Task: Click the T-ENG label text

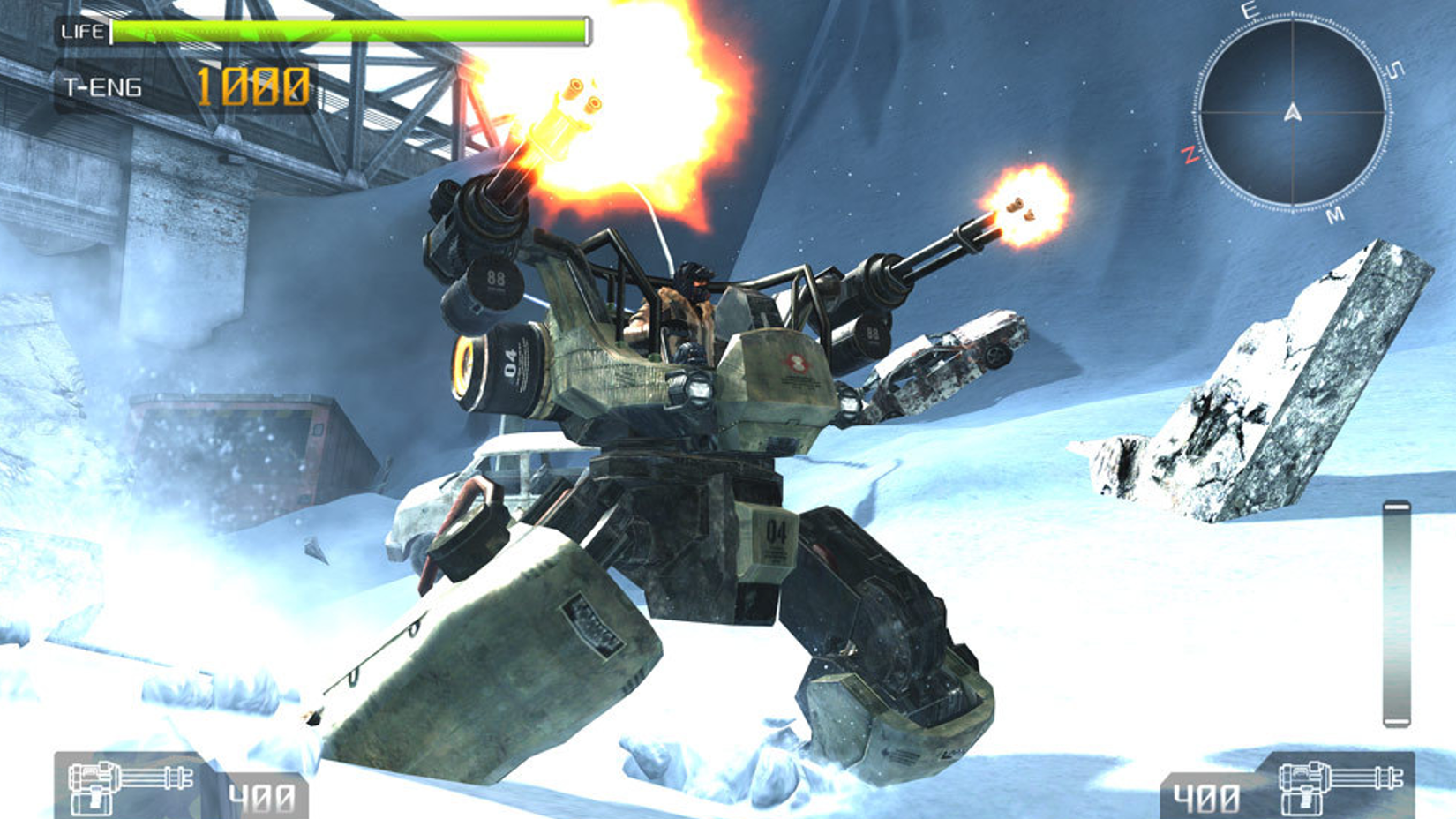Action: tap(101, 86)
